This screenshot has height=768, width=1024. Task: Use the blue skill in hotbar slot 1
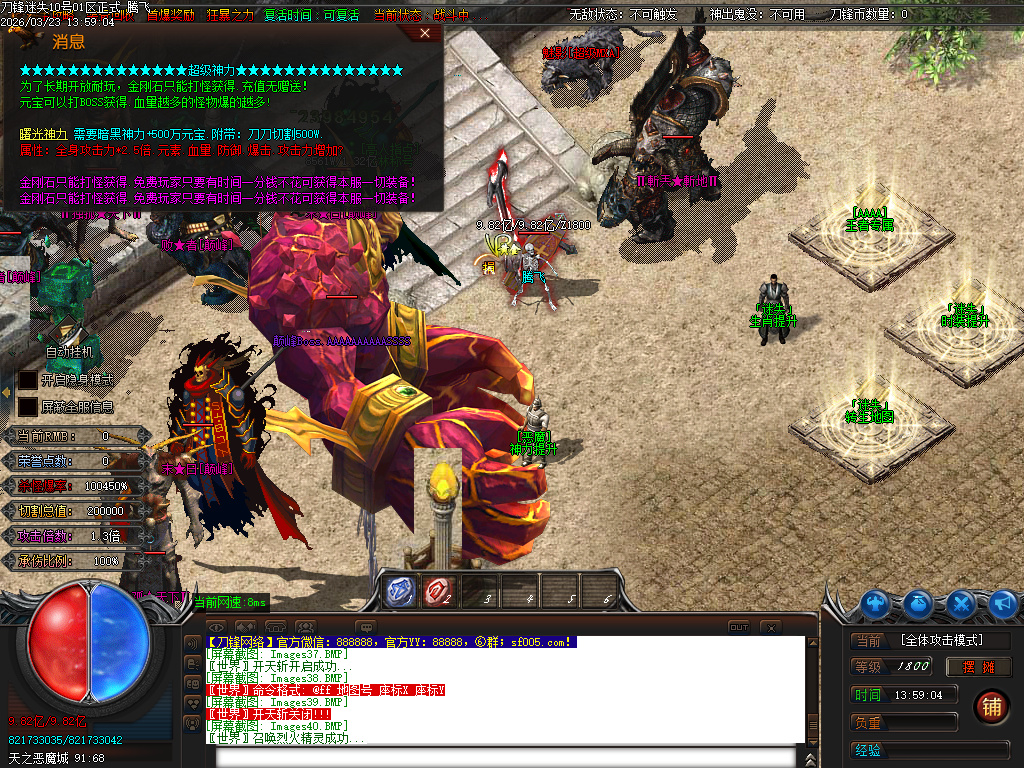point(401,591)
